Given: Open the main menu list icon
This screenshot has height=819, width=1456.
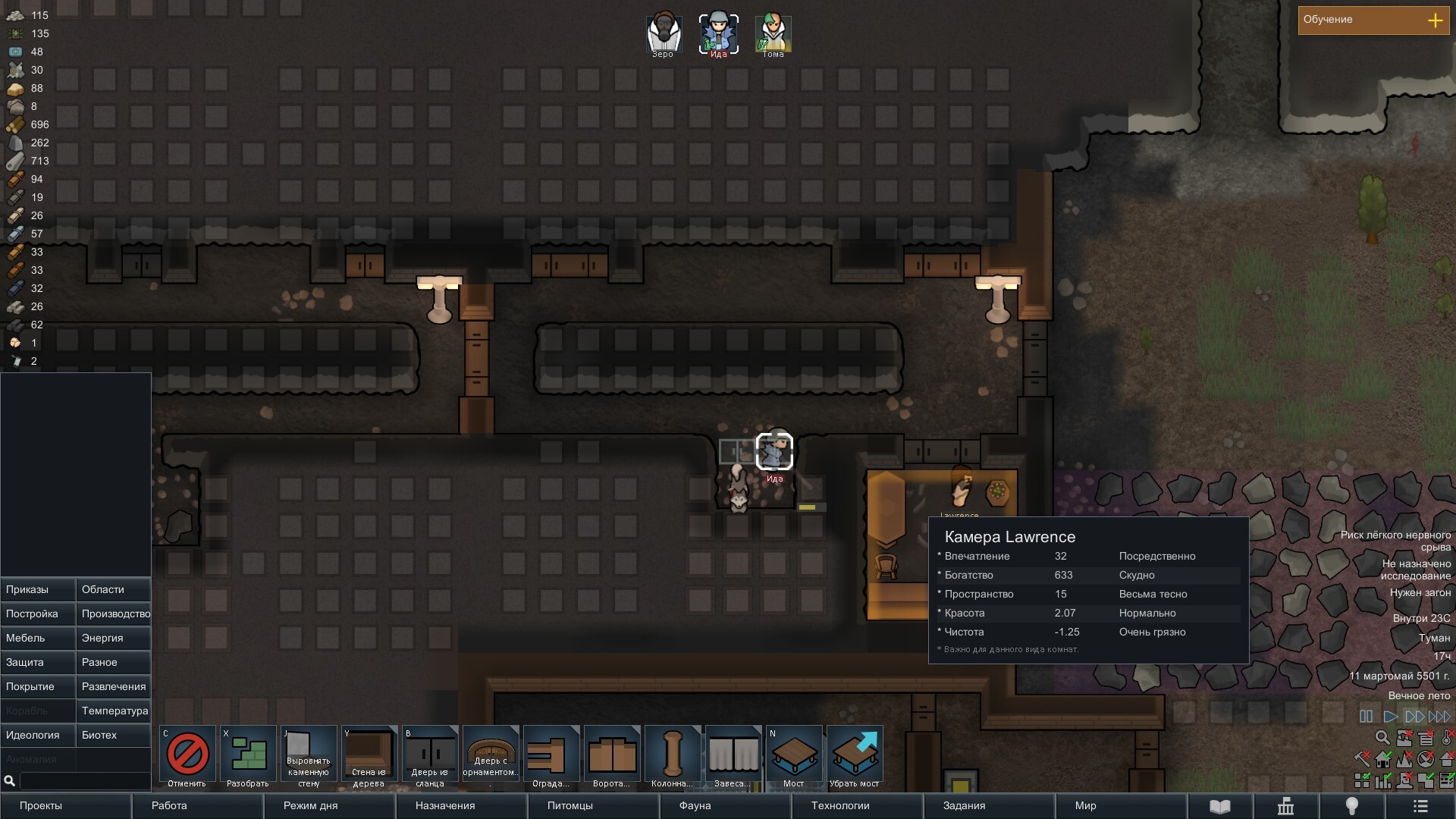Looking at the screenshot, I should click(x=1420, y=806).
